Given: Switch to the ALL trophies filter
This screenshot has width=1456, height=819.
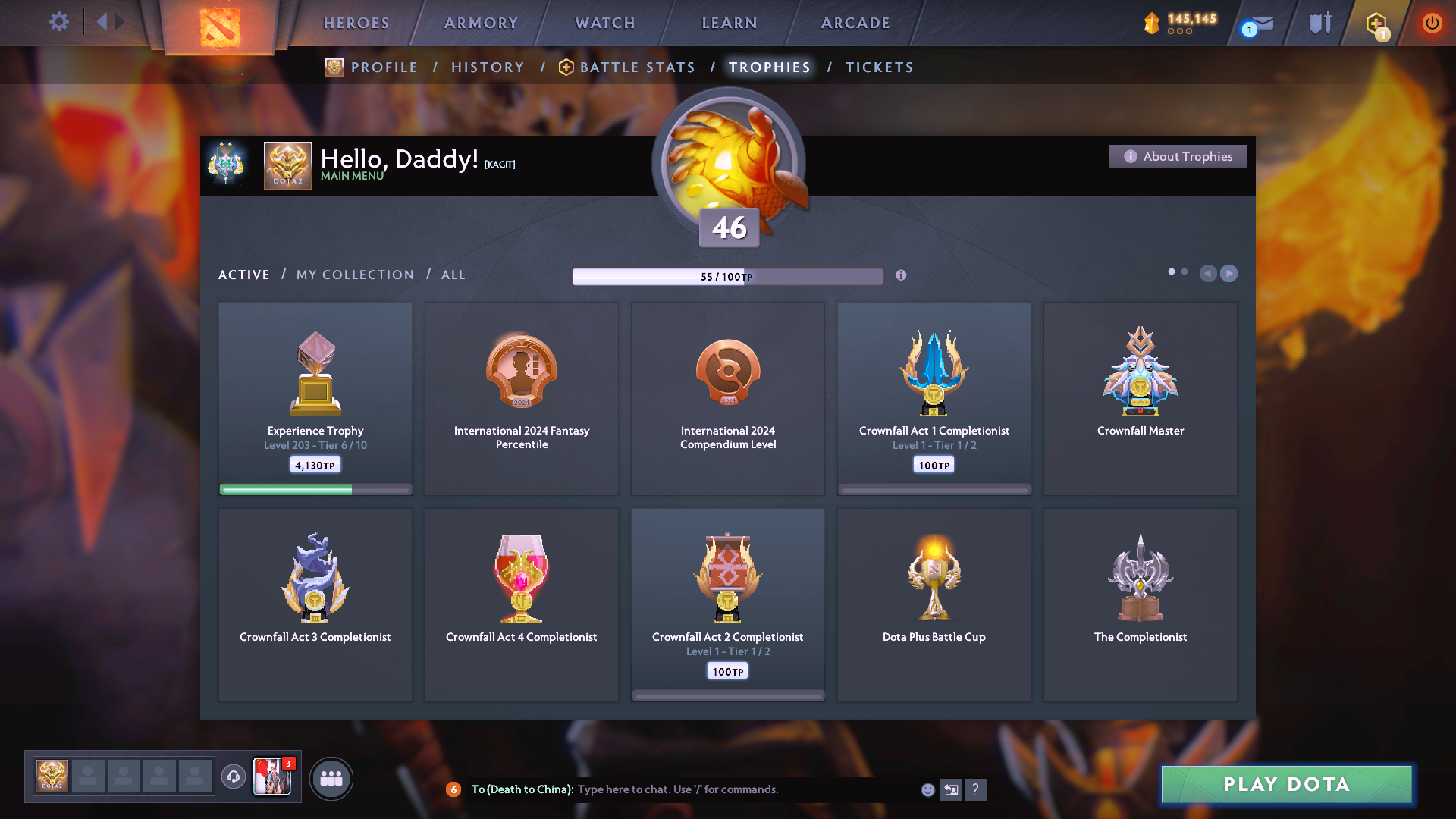Looking at the screenshot, I should click(x=453, y=275).
